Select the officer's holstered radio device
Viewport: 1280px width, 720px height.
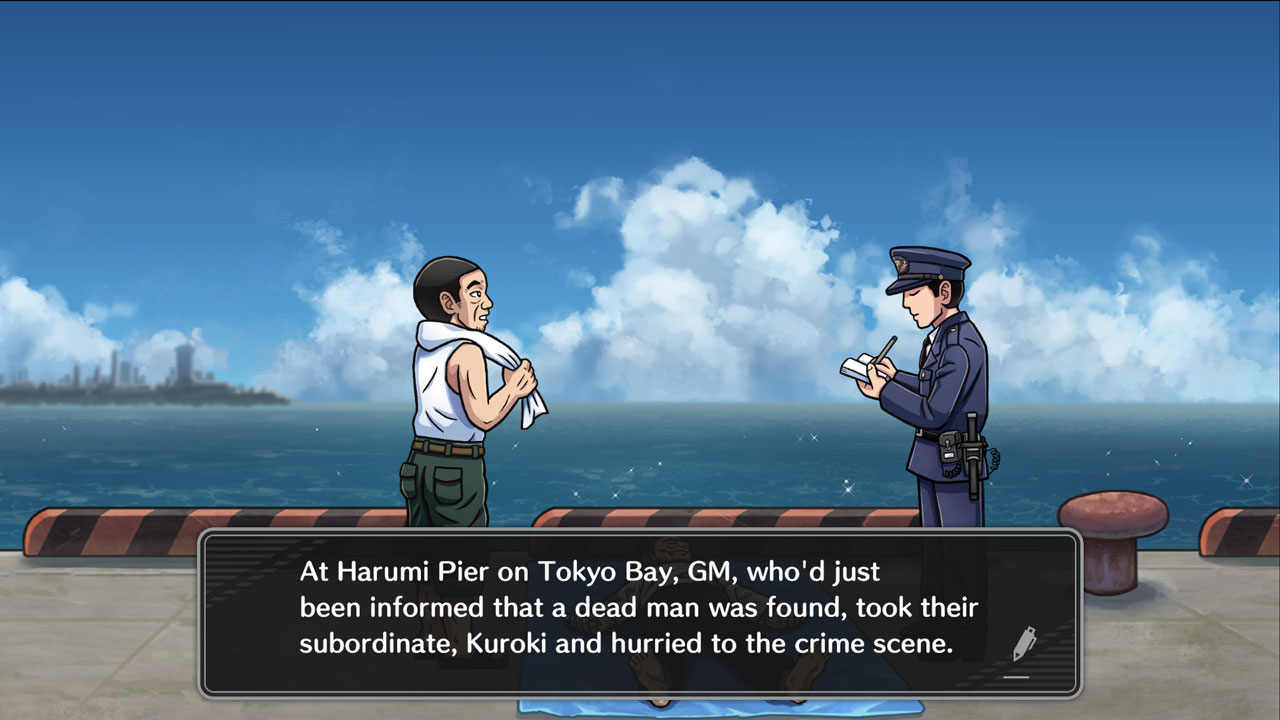(949, 447)
